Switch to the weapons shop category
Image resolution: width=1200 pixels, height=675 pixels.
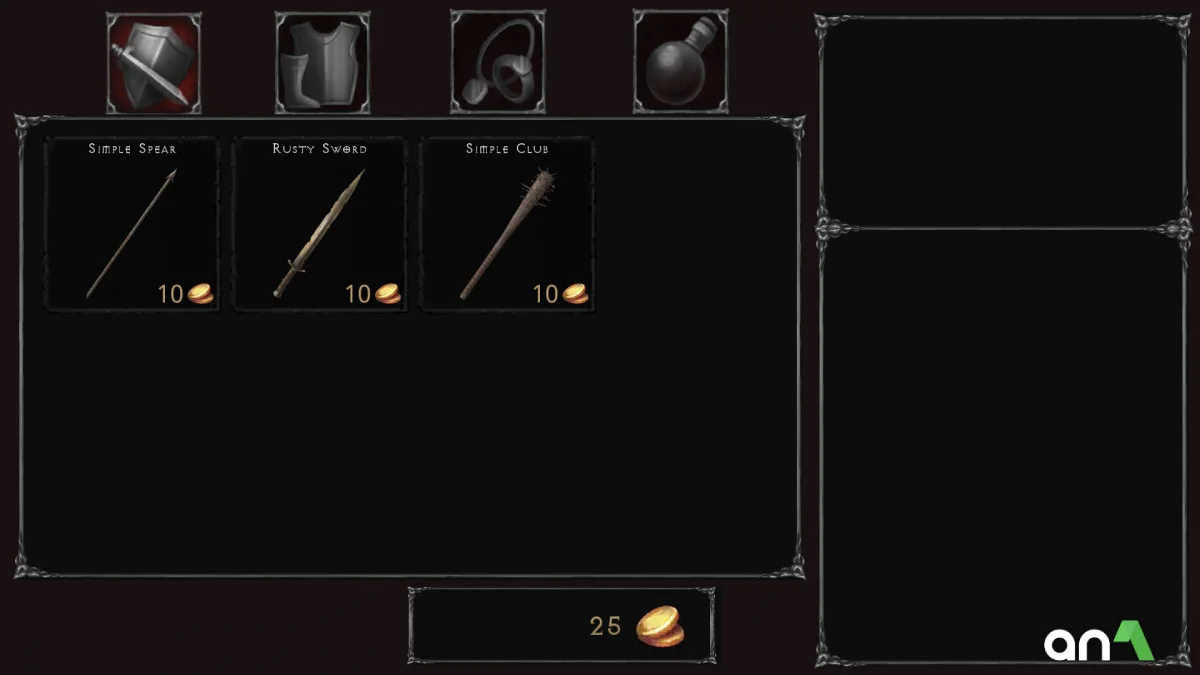point(154,62)
